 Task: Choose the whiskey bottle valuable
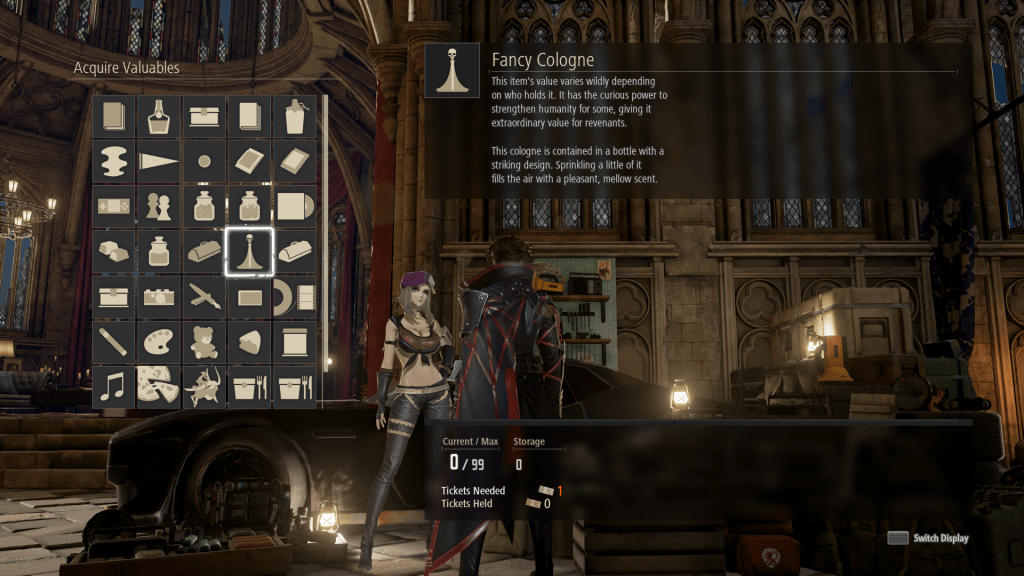coord(158,116)
